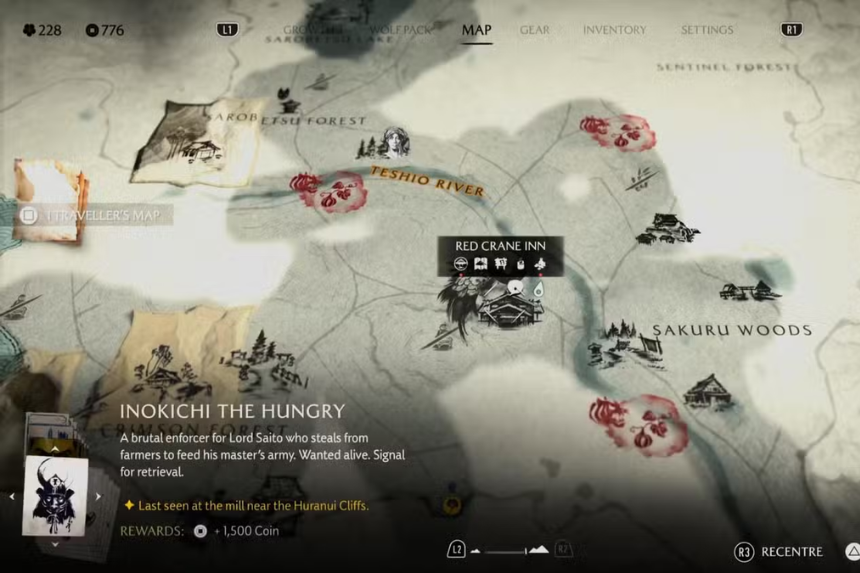The image size is (860, 573).
Task: Select the Wolf Pack tab
Action: [400, 30]
